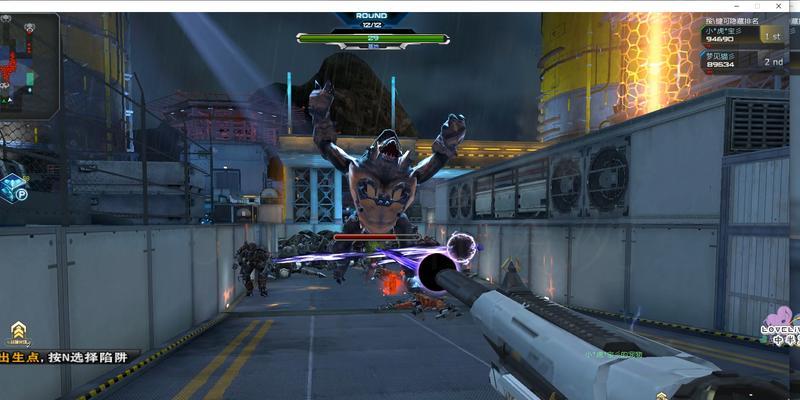The height and width of the screenshot is (400, 800).
Task: Open the blue cube trap icon
Action: pyautogui.click(x=14, y=187)
